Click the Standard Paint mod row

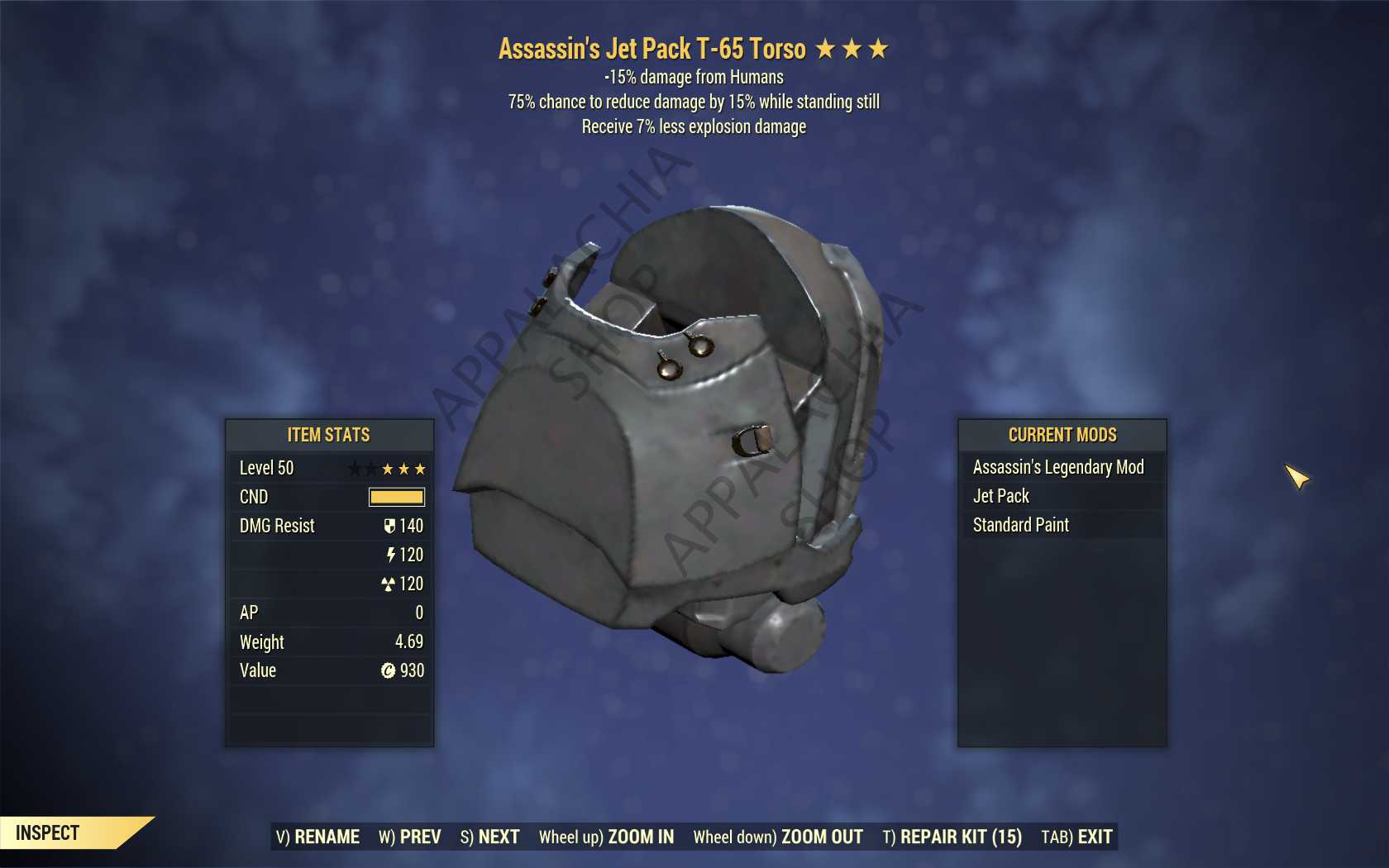pyautogui.click(x=1062, y=525)
